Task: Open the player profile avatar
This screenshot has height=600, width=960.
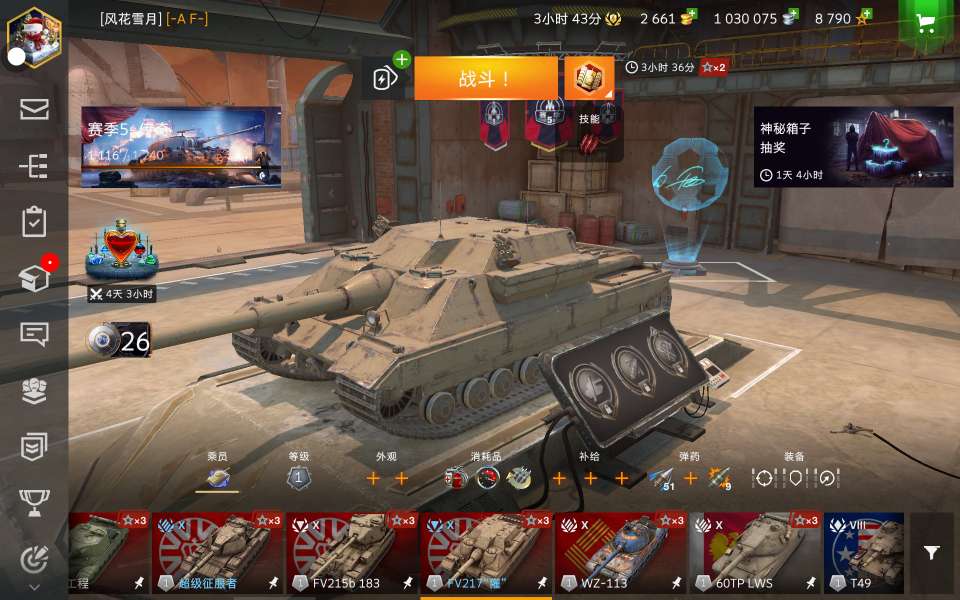Action: pyautogui.click(x=34, y=33)
